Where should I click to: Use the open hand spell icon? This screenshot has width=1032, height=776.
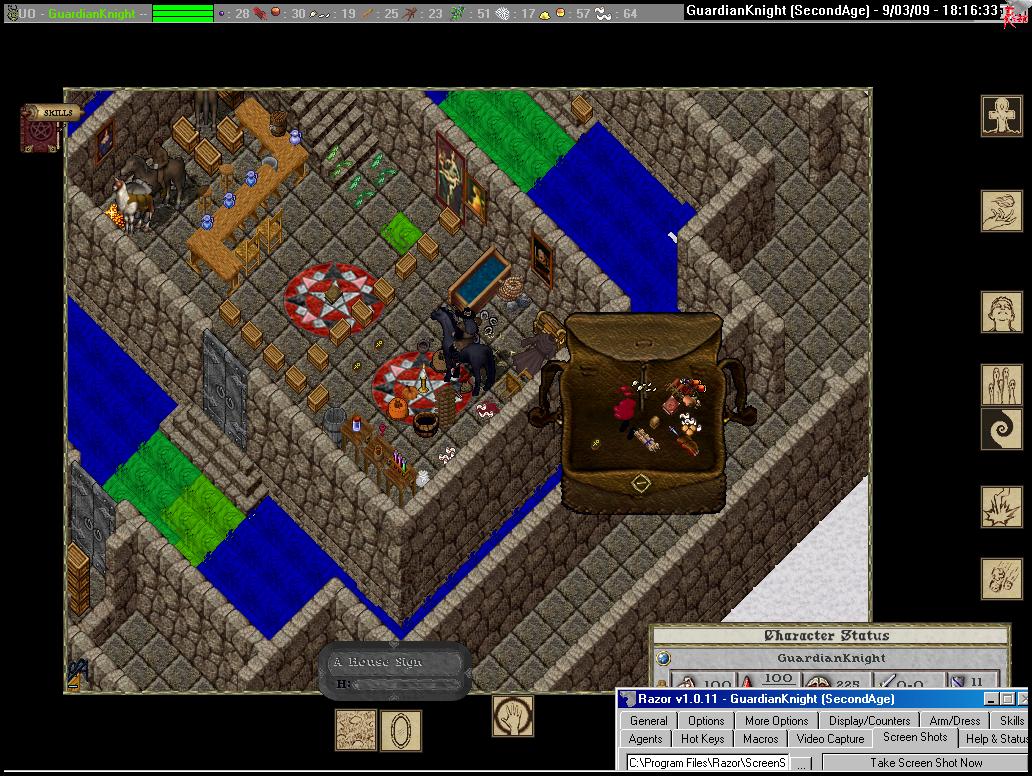[x=513, y=716]
